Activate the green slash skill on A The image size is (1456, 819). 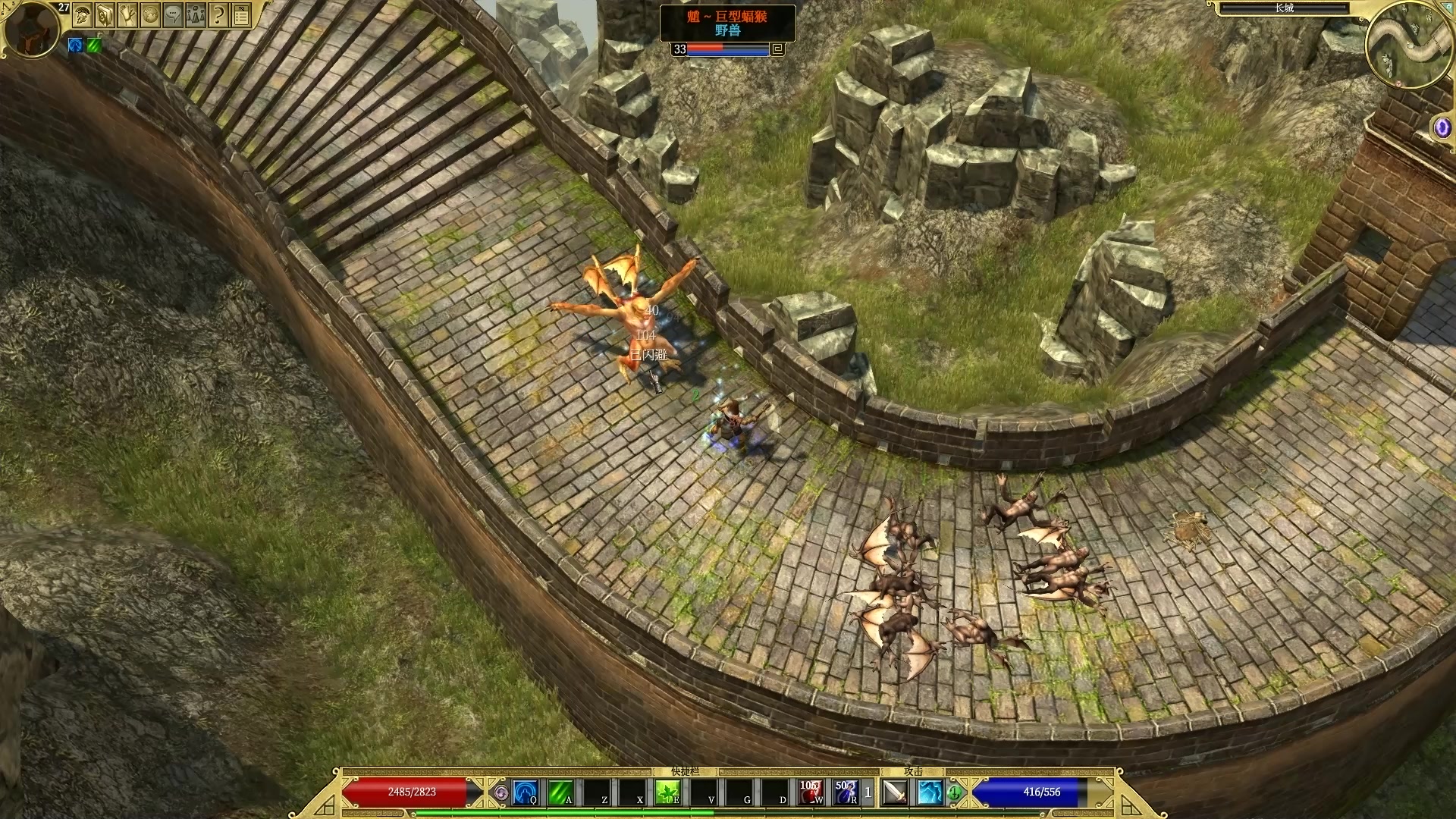tap(560, 792)
